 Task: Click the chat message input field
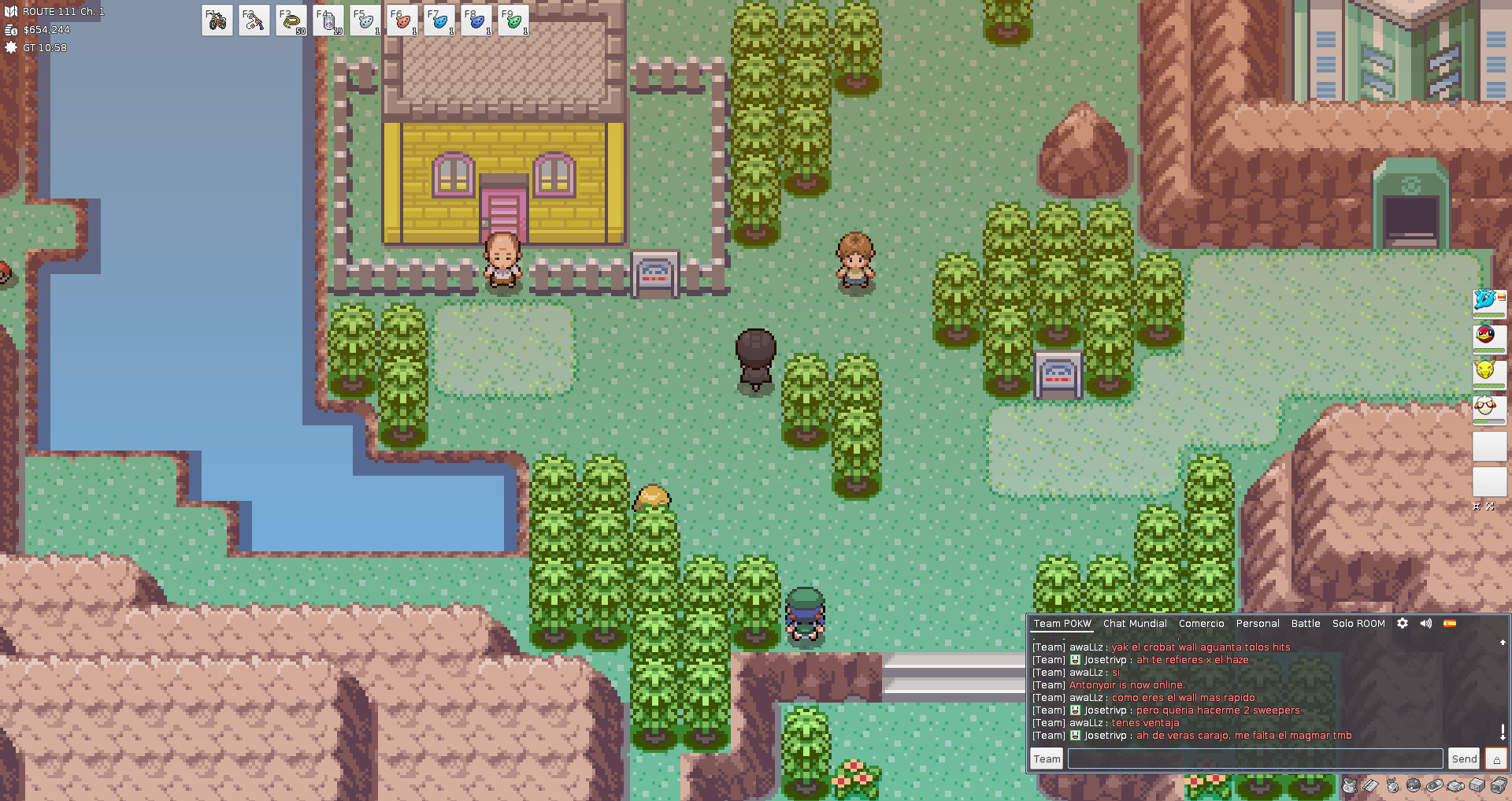pyautogui.click(x=1254, y=758)
